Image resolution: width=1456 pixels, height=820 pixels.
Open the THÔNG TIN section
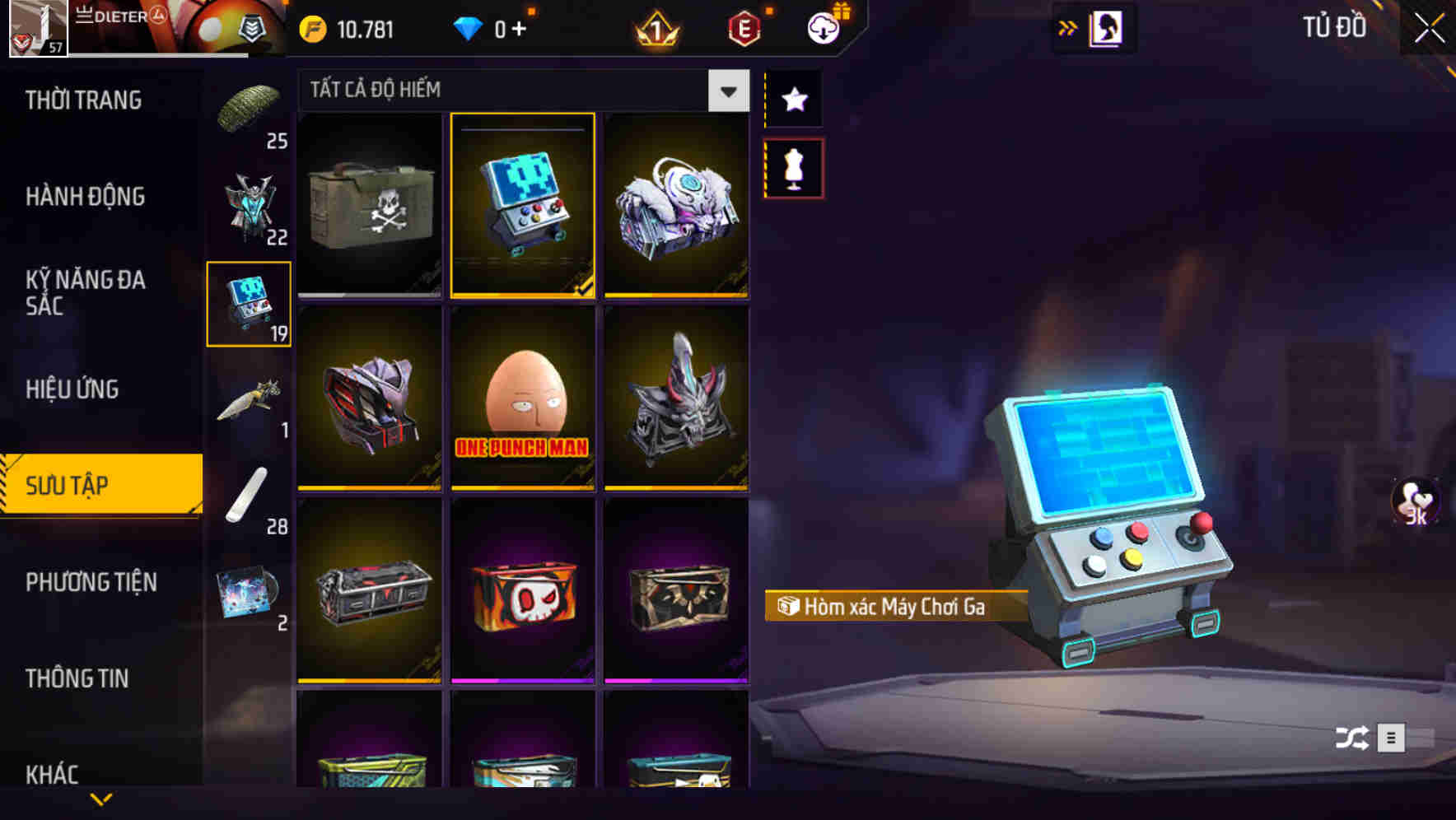tap(77, 678)
